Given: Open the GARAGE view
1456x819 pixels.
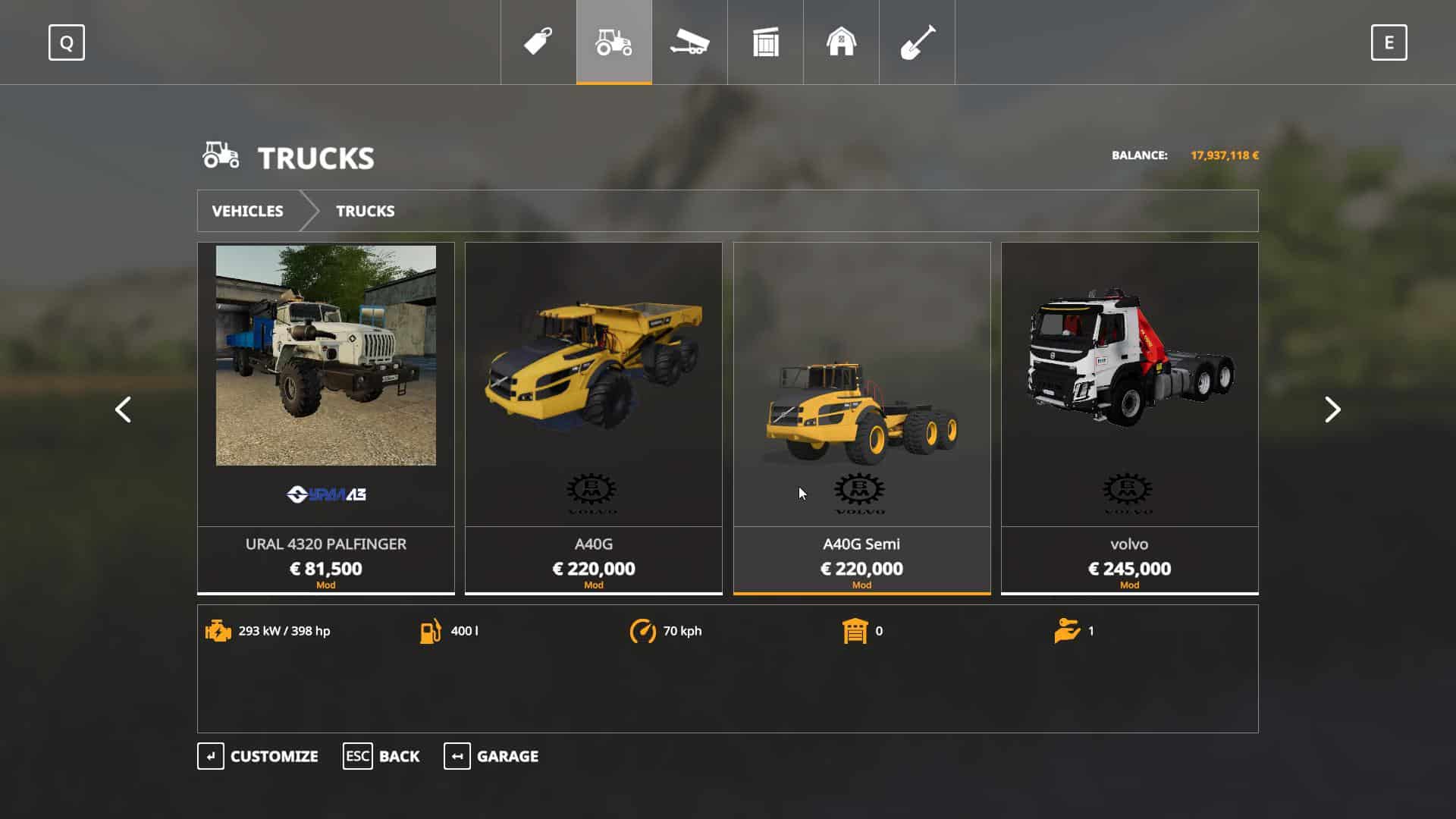Looking at the screenshot, I should coord(491,756).
